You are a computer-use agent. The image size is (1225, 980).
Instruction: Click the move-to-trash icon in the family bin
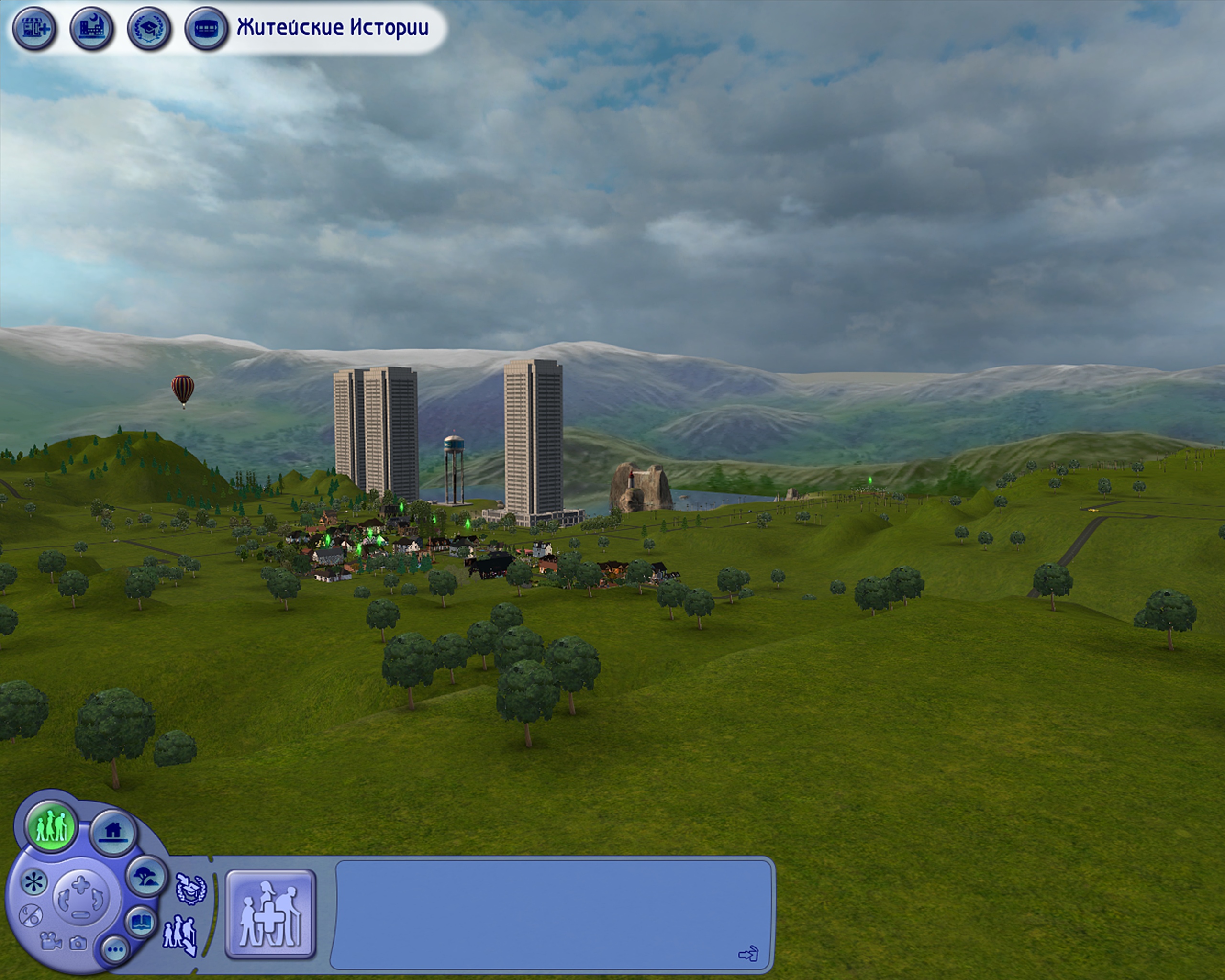coord(748,953)
